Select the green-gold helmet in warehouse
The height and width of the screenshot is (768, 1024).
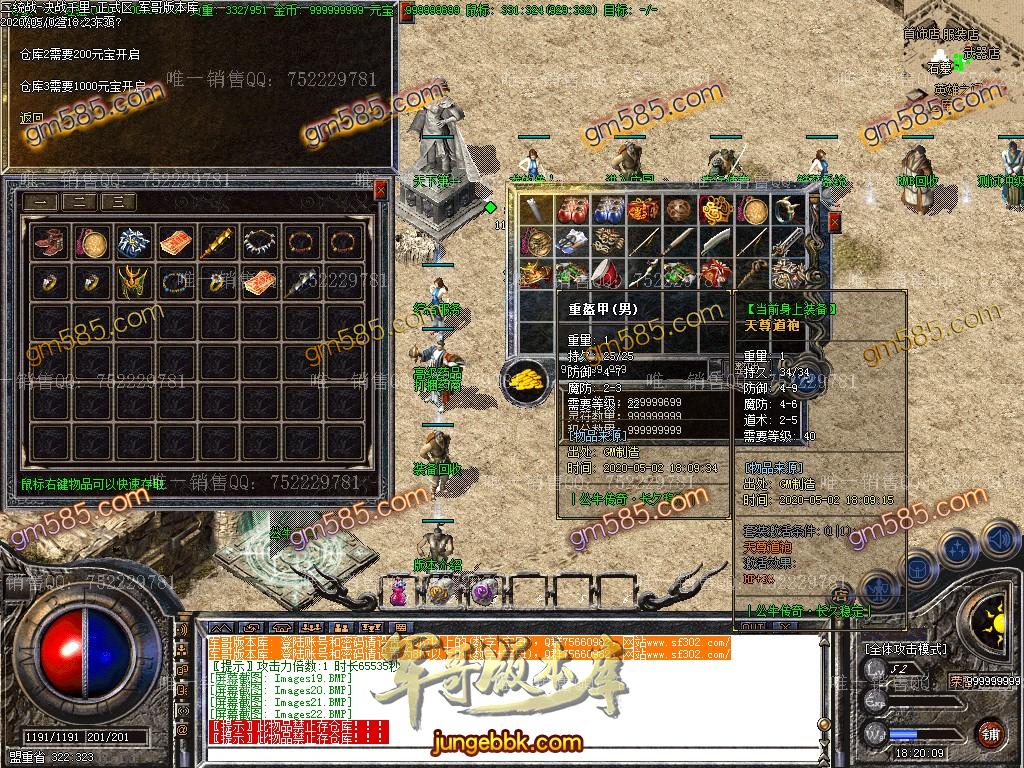pyautogui.click(x=132, y=283)
